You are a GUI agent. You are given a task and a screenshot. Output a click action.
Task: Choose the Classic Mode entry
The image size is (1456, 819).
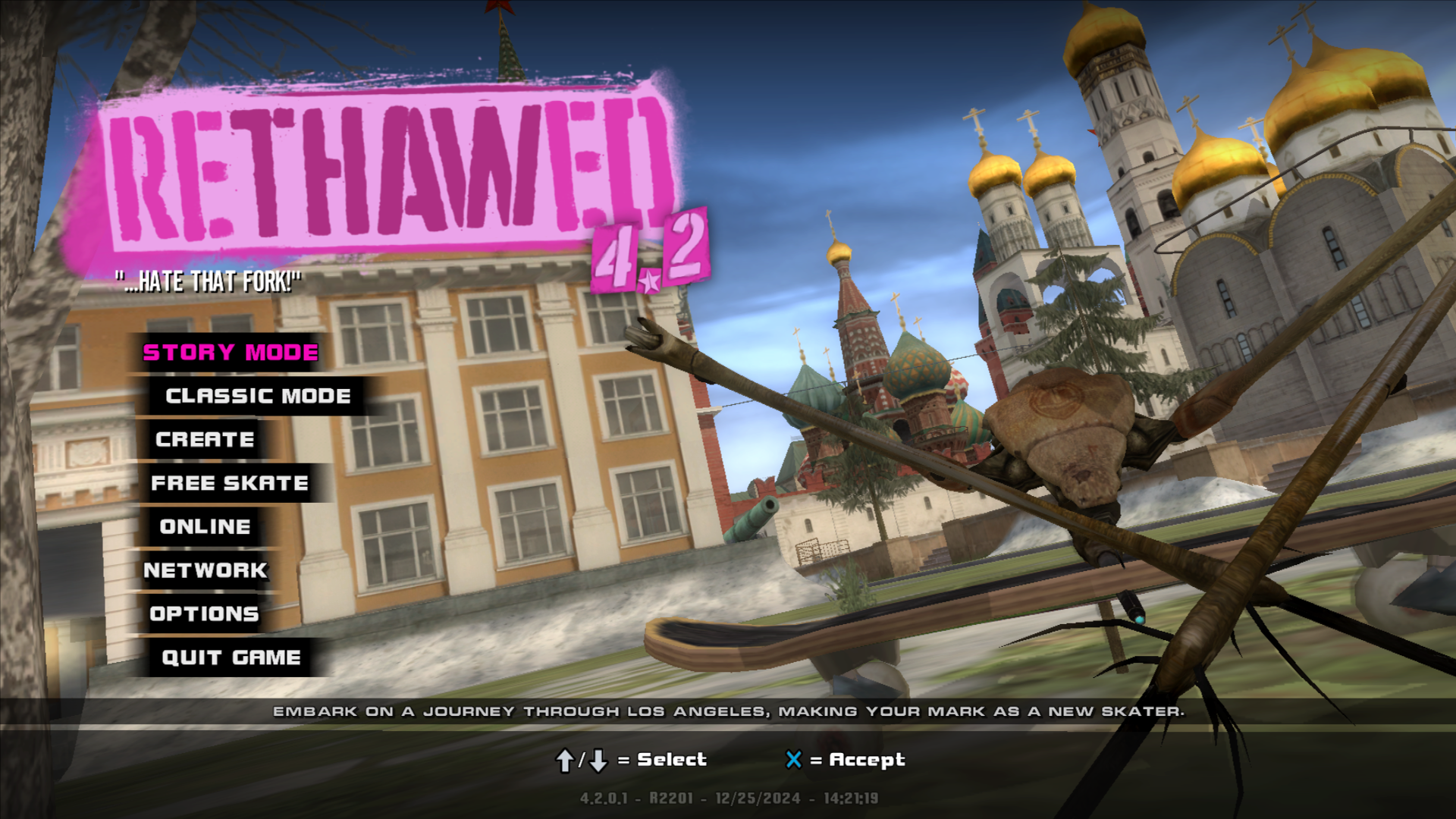click(258, 396)
